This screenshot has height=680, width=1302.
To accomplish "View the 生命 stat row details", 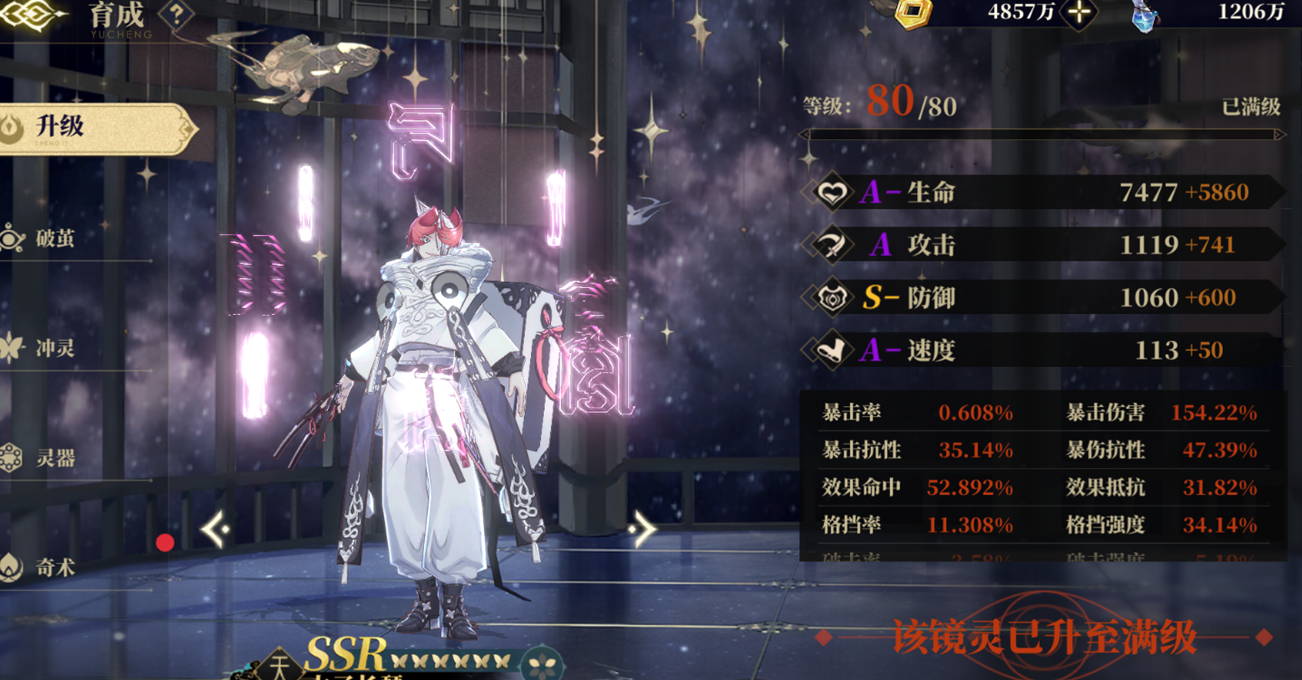I will coord(1040,192).
